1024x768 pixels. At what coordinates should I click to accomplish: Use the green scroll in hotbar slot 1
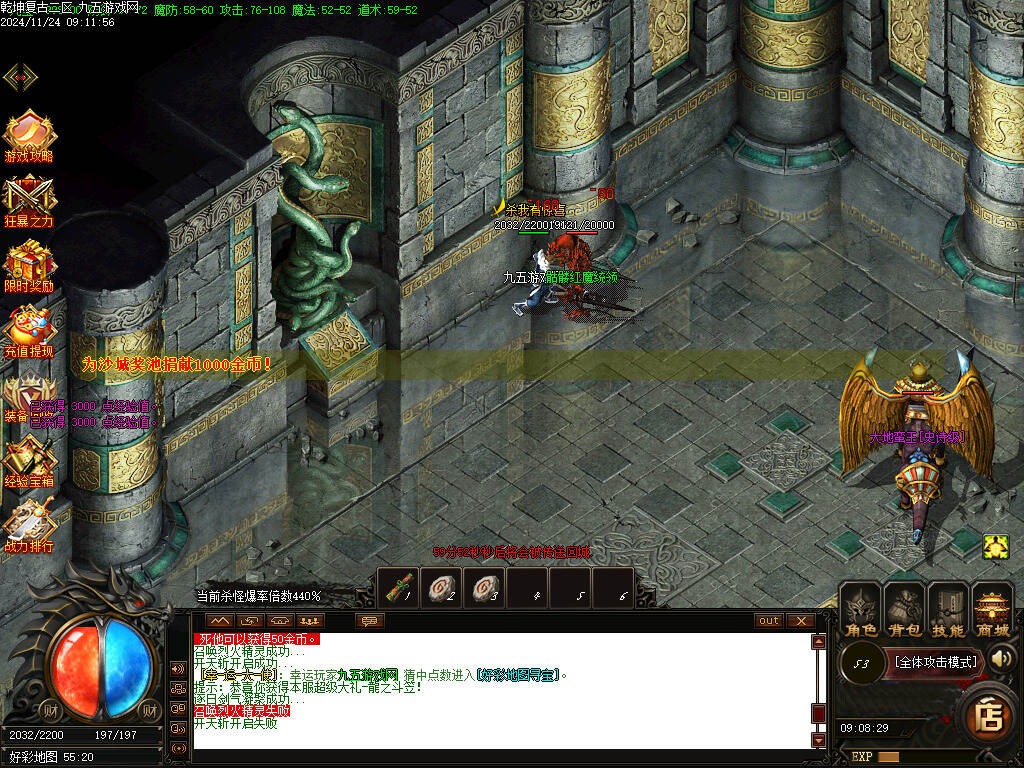tap(399, 587)
